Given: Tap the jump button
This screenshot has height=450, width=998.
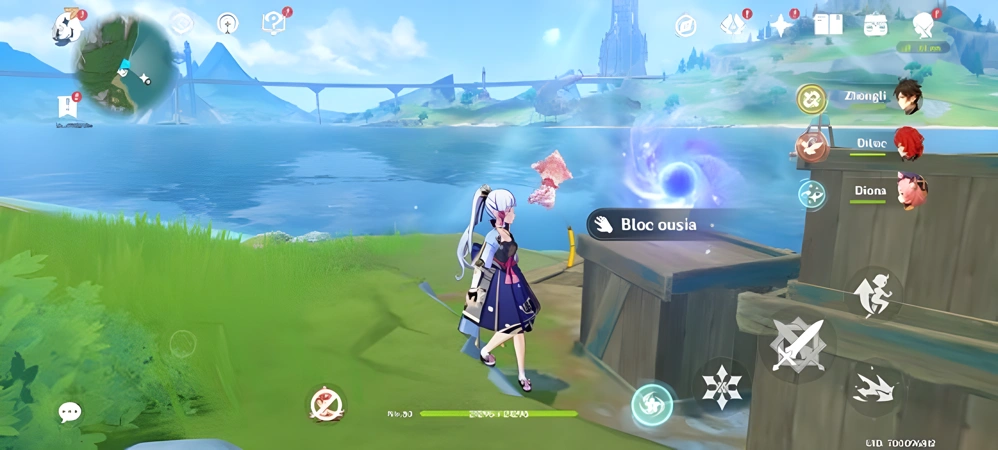Looking at the screenshot, I should (871, 293).
